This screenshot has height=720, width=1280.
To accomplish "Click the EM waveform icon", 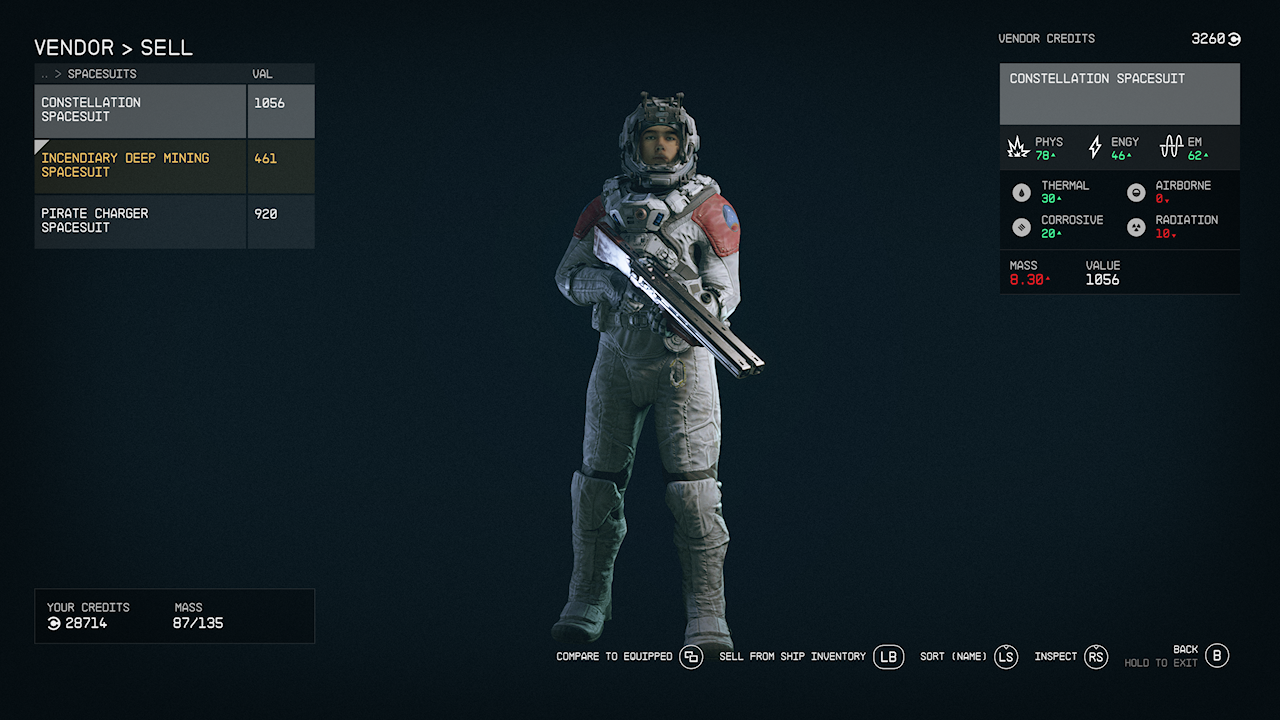I will [x=1171, y=146].
